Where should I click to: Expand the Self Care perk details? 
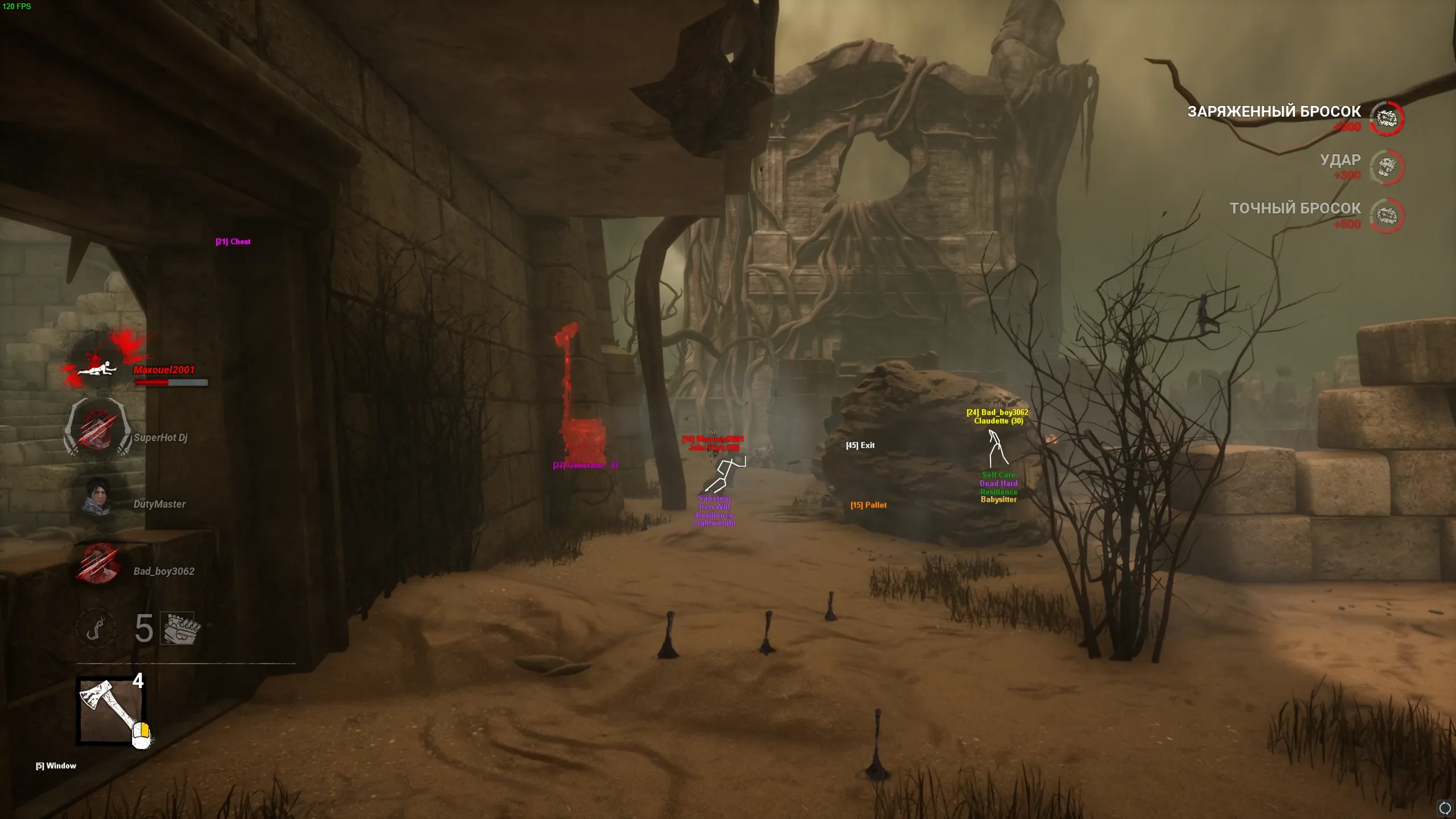click(999, 474)
